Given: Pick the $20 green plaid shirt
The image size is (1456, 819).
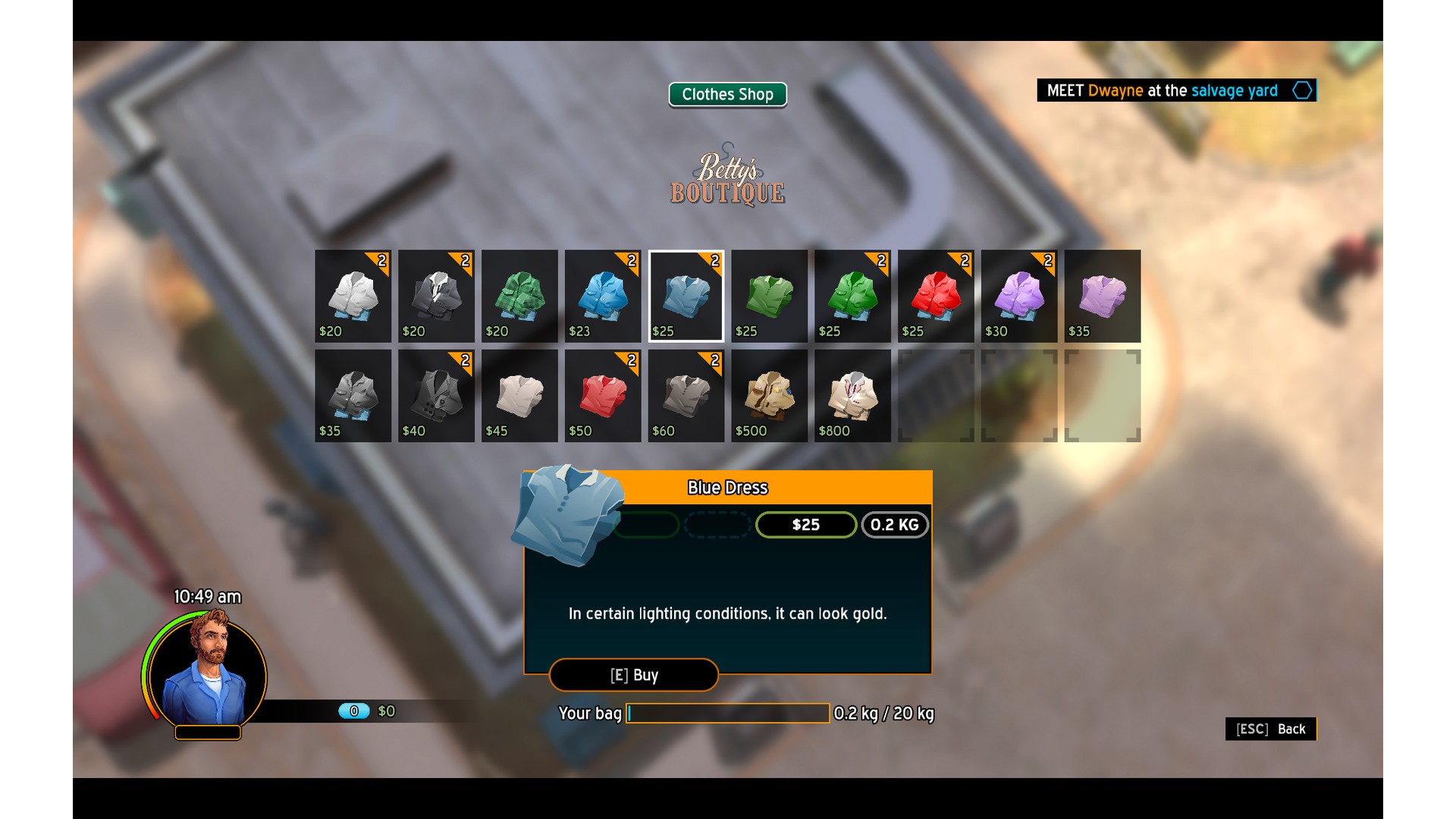Looking at the screenshot, I should (519, 296).
